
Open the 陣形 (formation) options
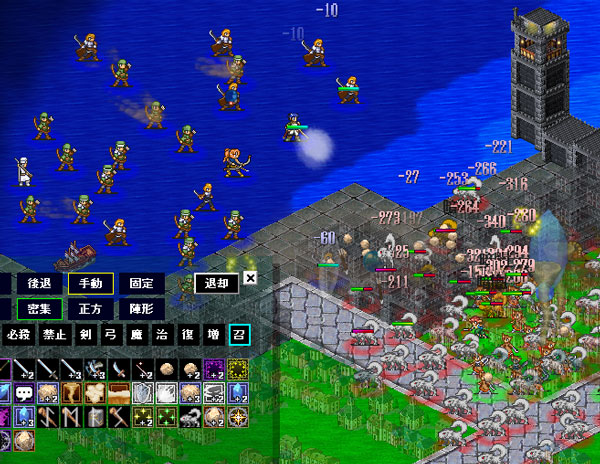(x=142, y=310)
